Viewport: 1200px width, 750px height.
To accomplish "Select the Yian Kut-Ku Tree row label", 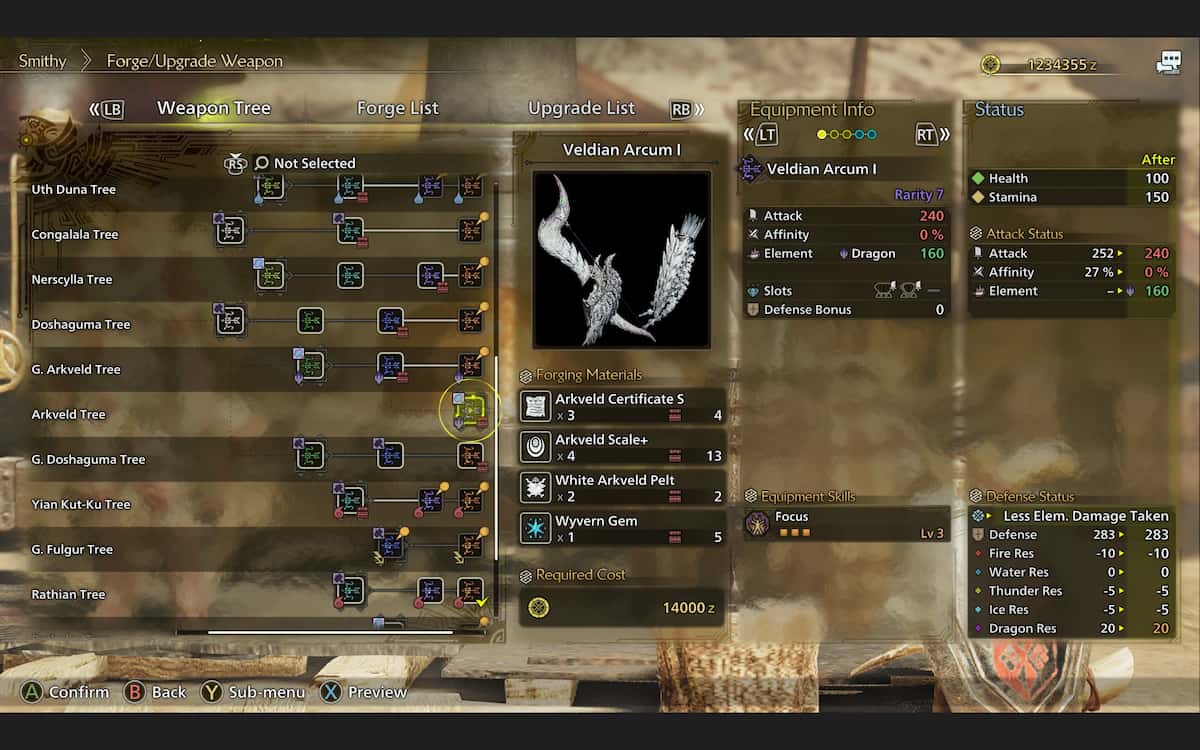I will [x=81, y=504].
